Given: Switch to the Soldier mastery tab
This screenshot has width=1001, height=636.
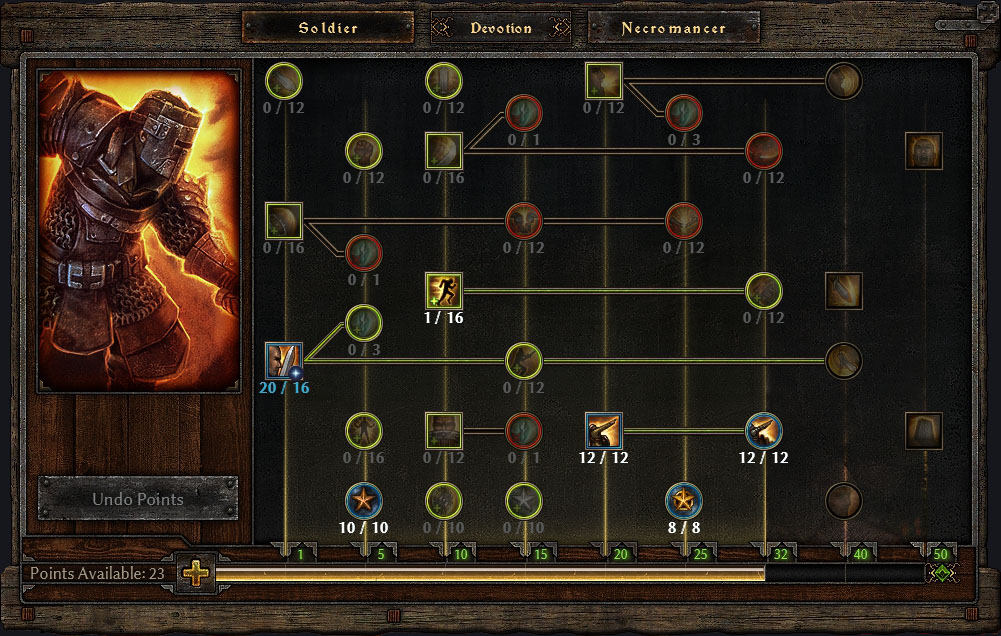Looking at the screenshot, I should click(x=327, y=28).
